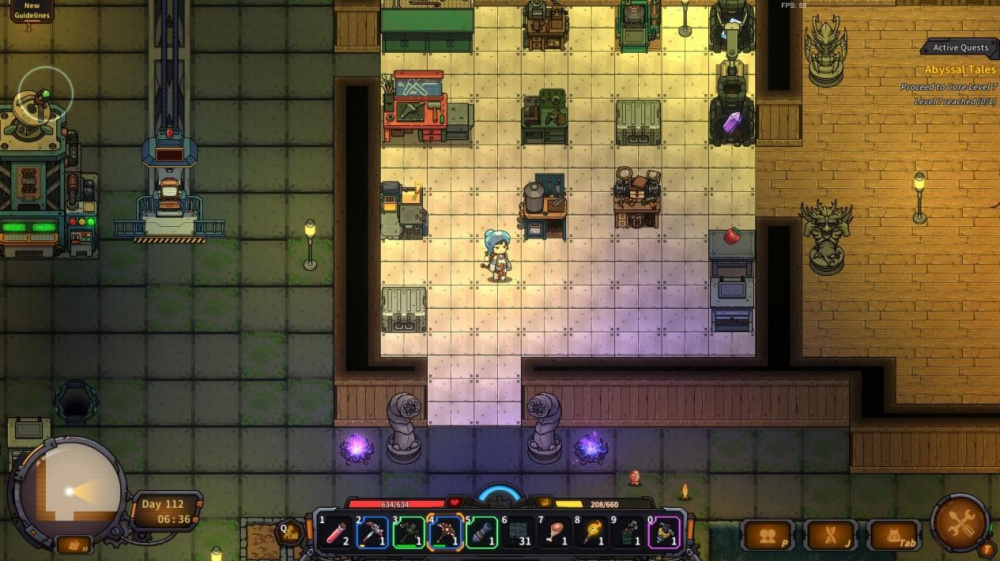Open the backpack inventory button
The width and height of the screenshot is (1000, 561).
point(893,536)
